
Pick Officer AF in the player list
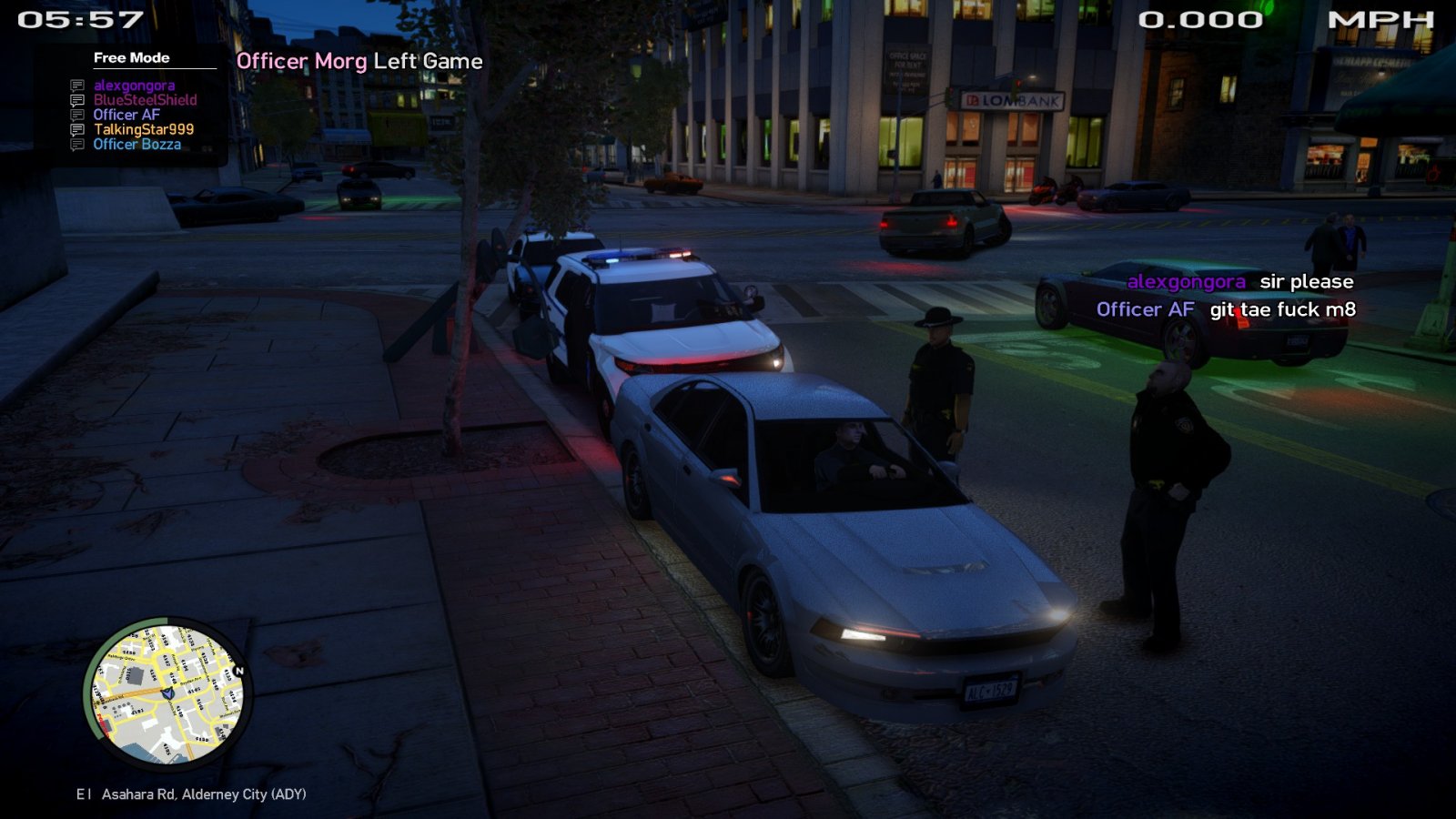[126, 115]
